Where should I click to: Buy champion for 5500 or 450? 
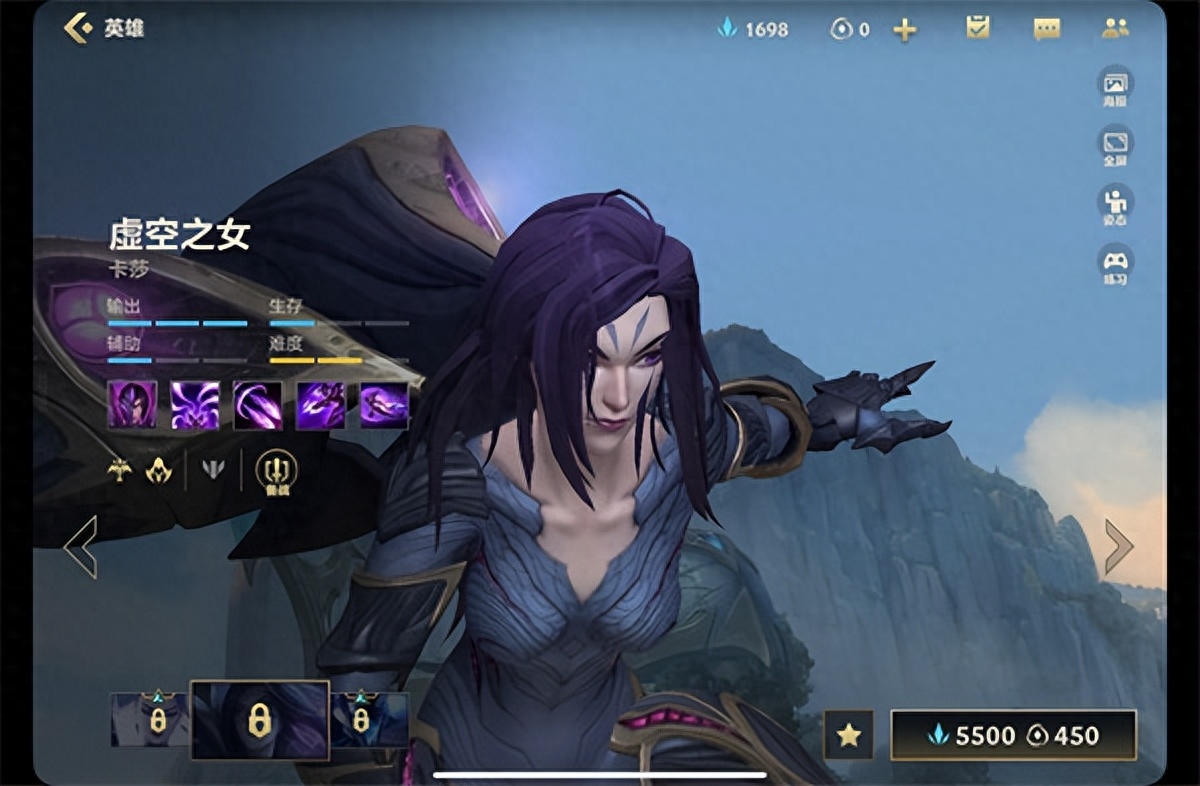(x=1013, y=735)
